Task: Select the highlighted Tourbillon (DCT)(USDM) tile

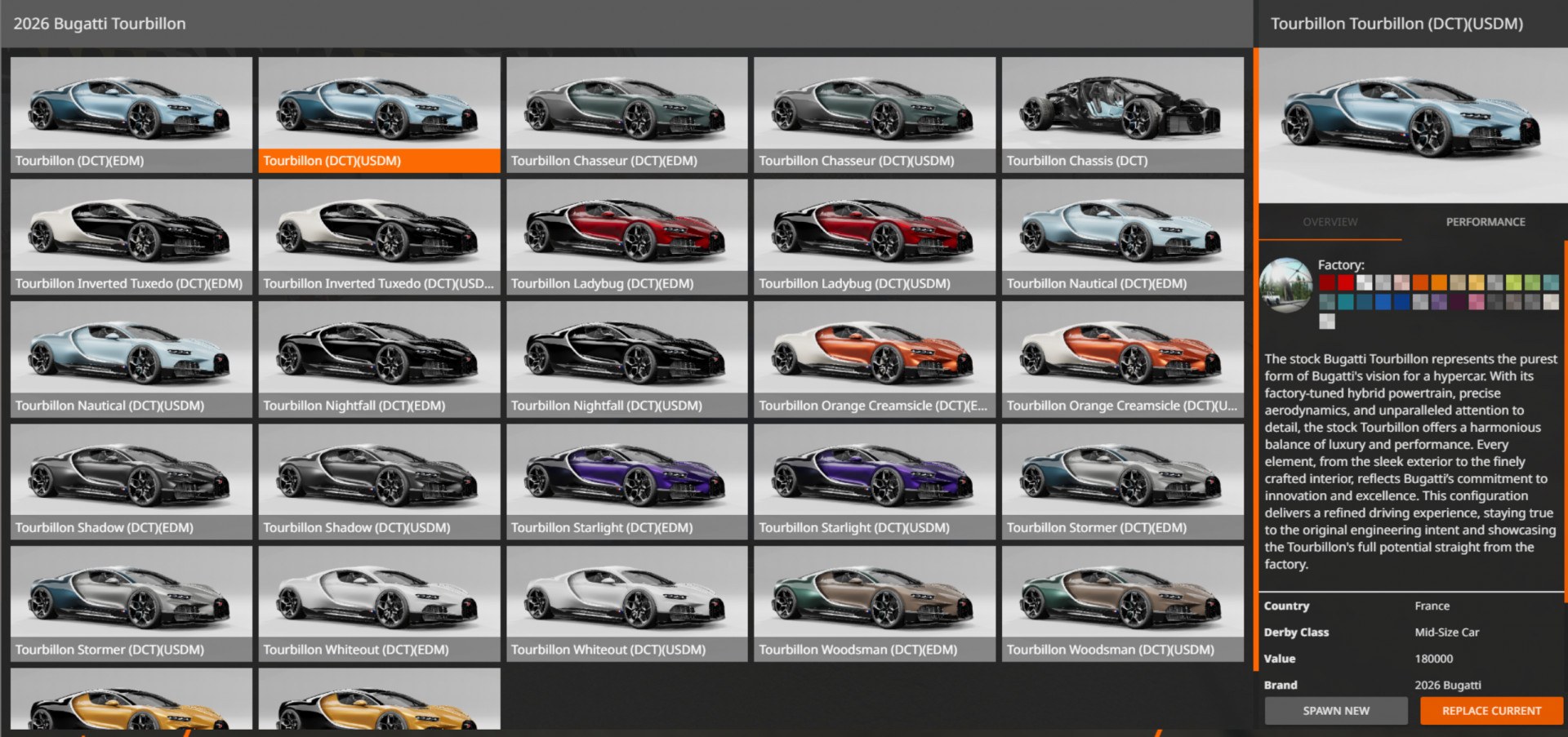Action: point(379,114)
